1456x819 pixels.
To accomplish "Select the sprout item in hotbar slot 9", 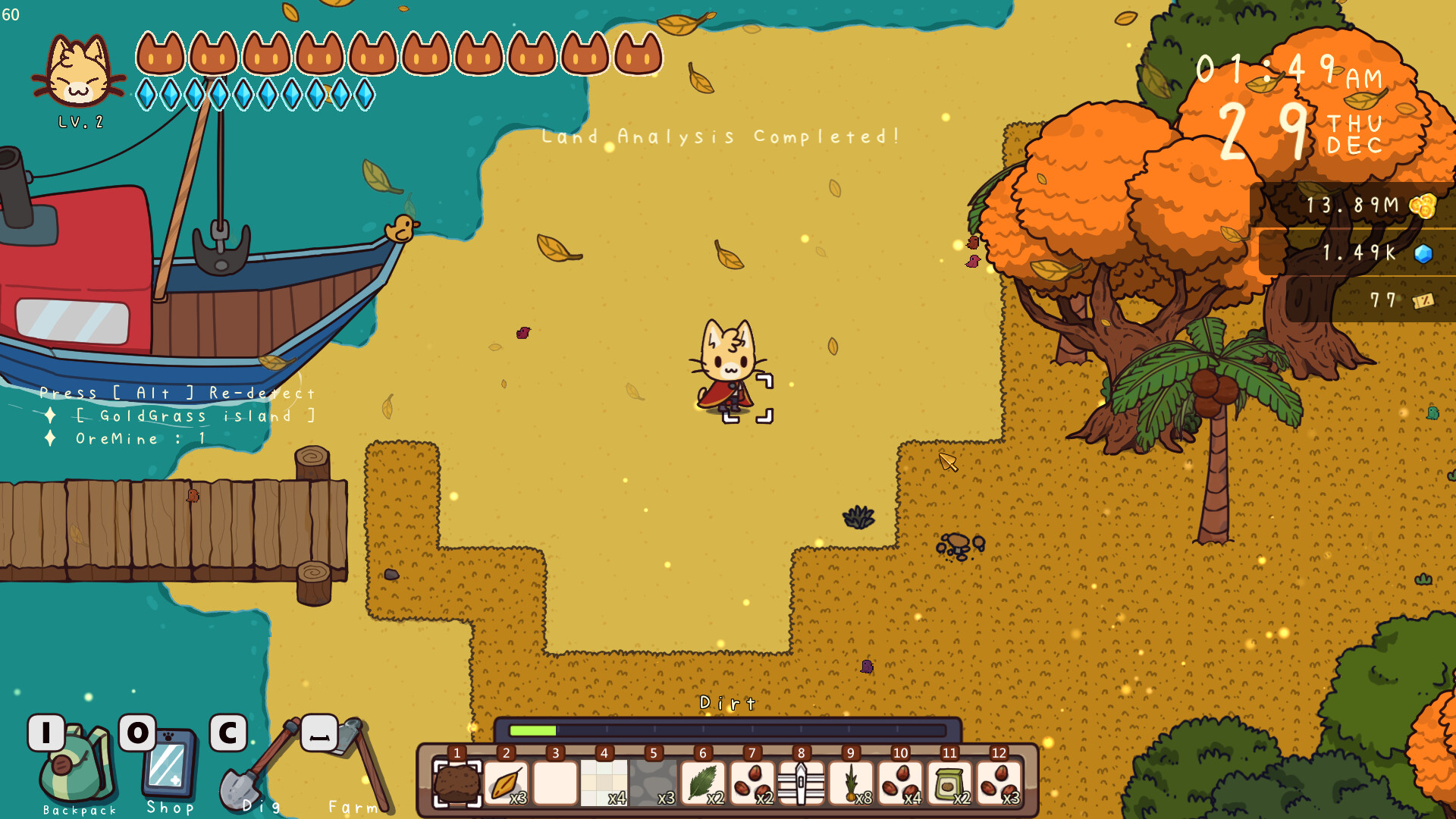I will [850, 782].
